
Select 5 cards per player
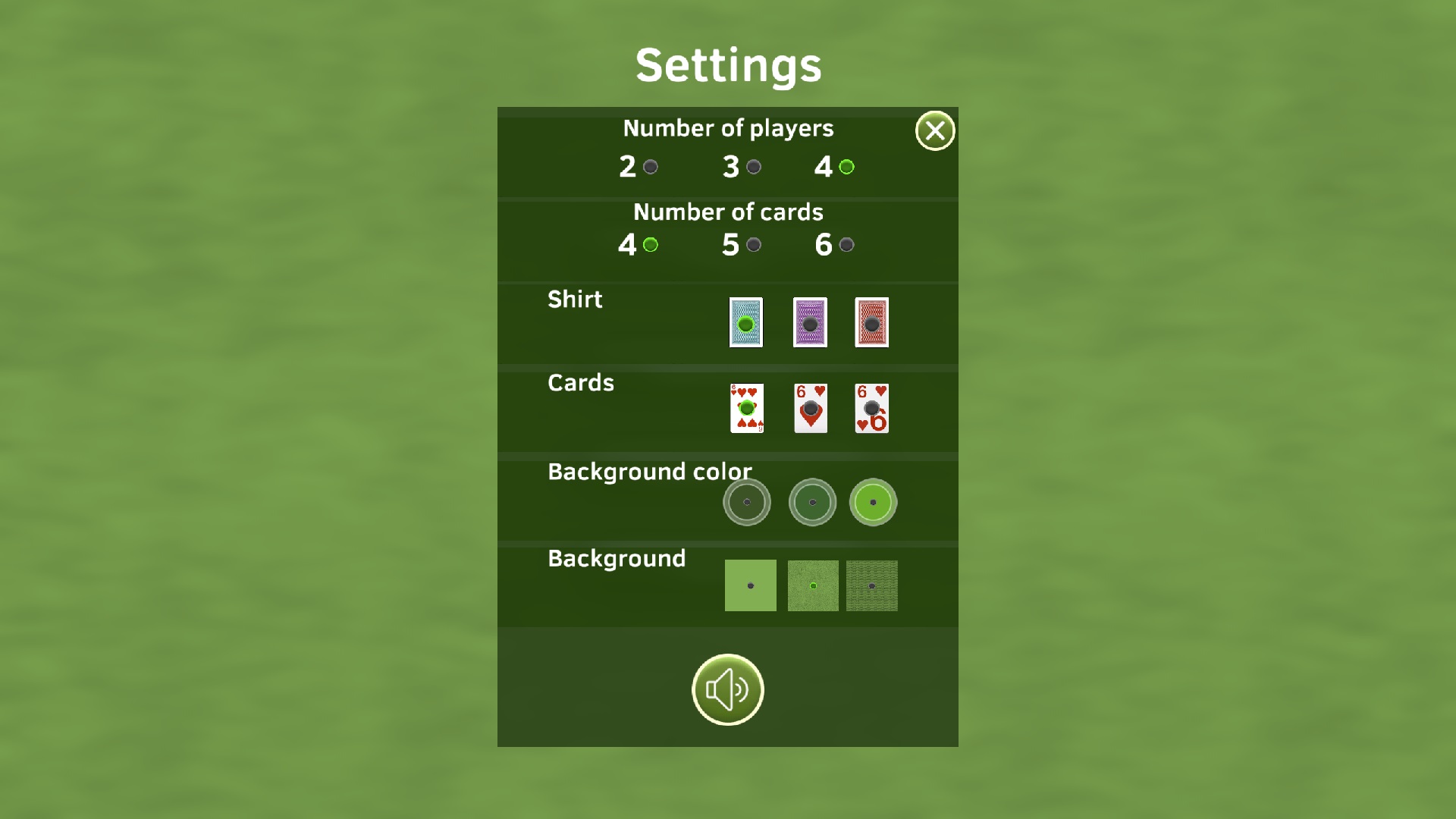pos(753,244)
